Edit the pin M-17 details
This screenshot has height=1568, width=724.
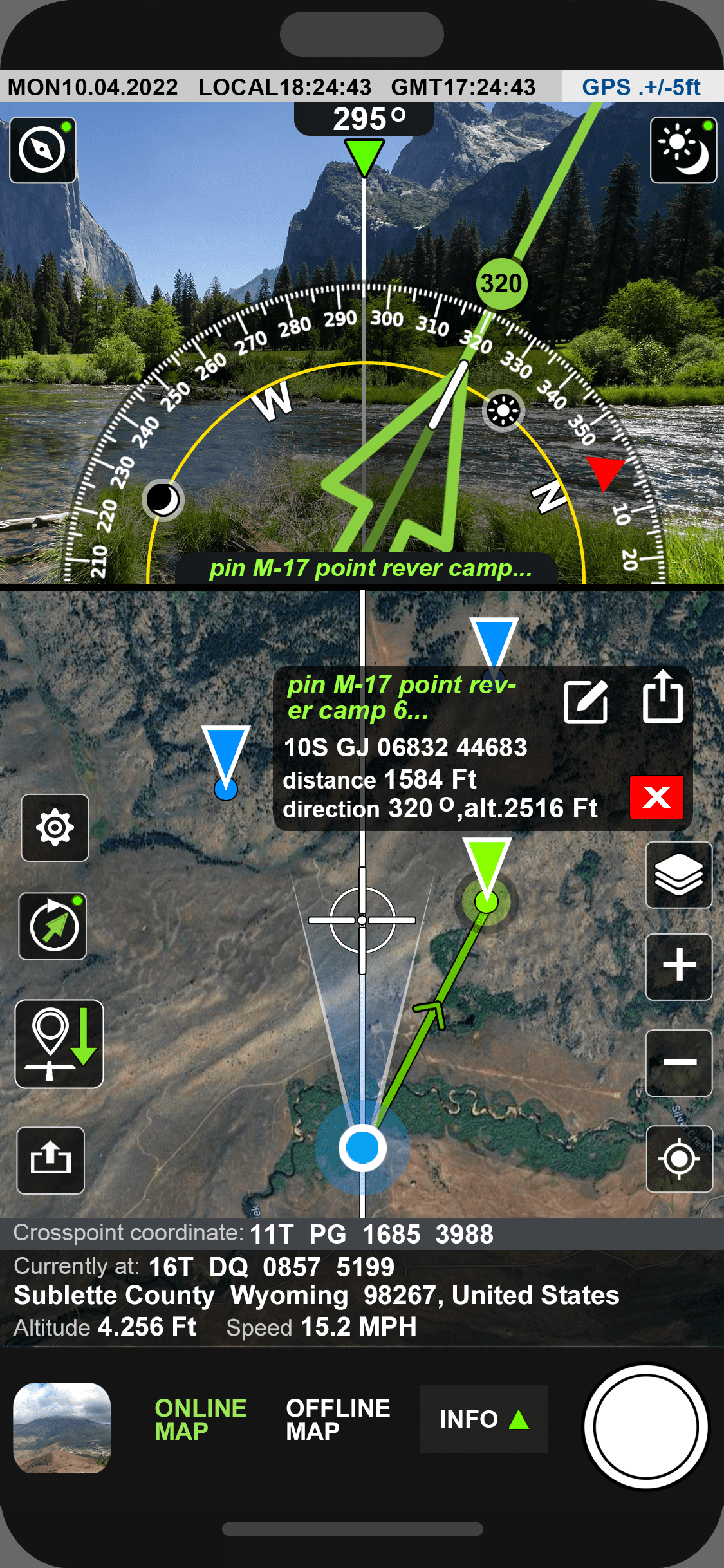(586, 702)
